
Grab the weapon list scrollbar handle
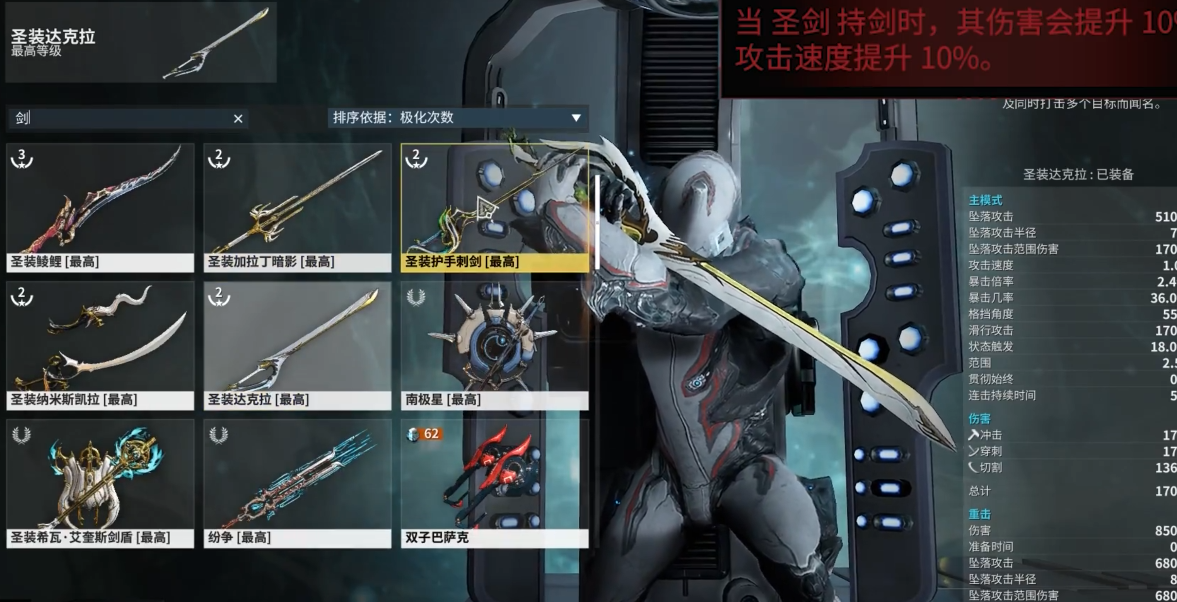coord(597,223)
